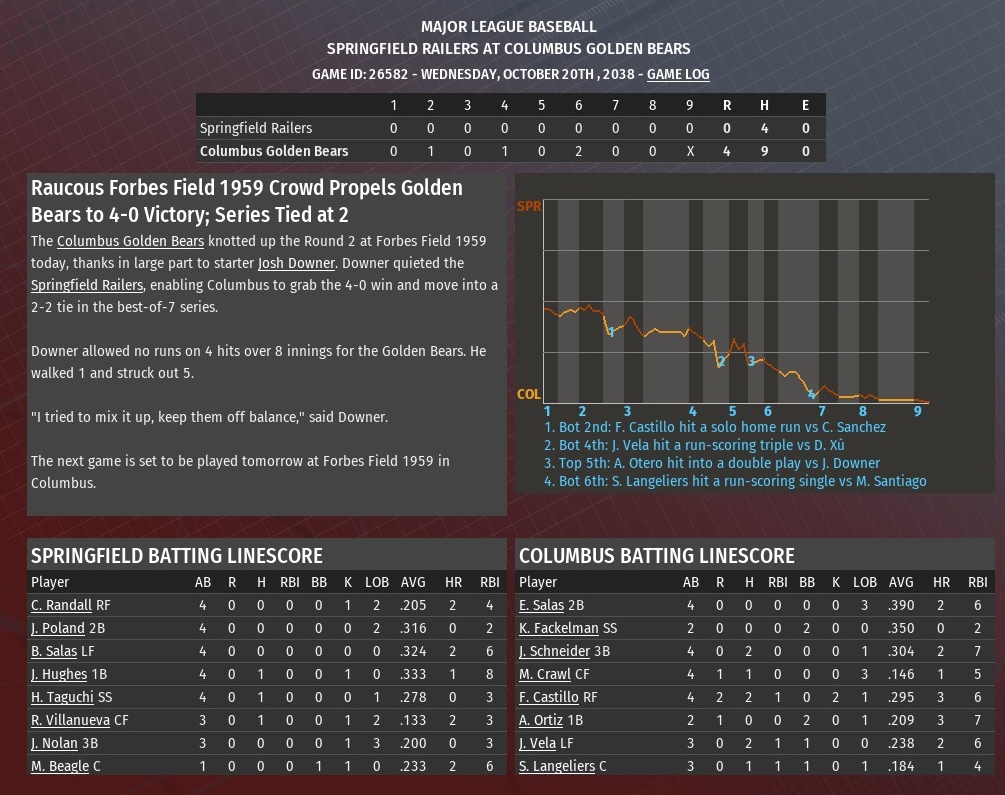This screenshot has height=795, width=1005.
Task: Open B. Salas player link
Action: pyautogui.click(x=54, y=651)
